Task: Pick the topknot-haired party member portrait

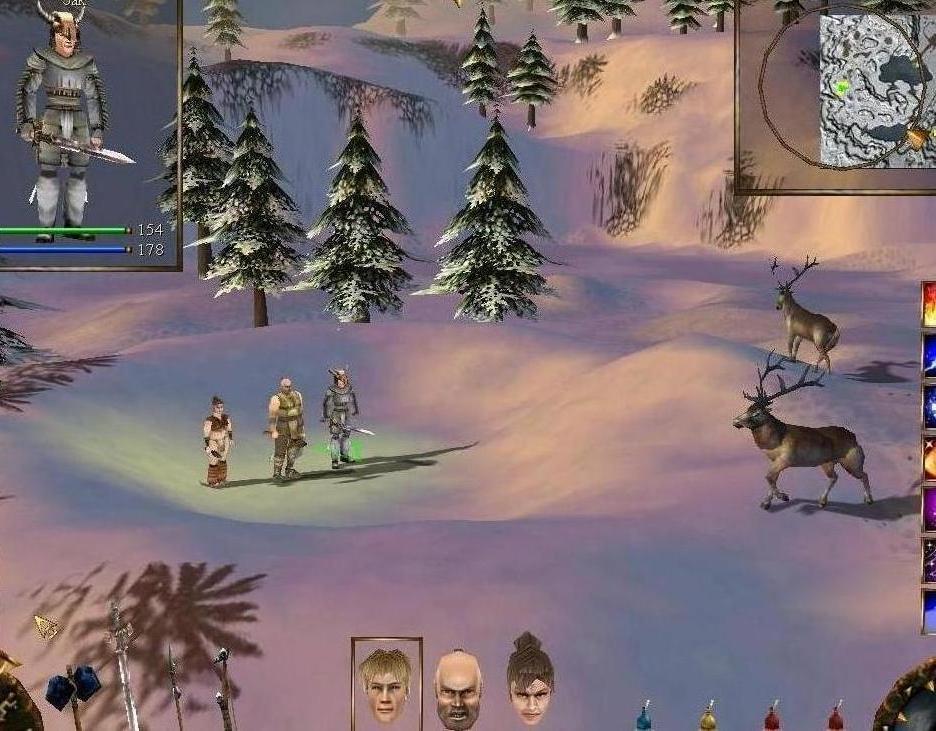Action: pyautogui.click(x=530, y=680)
